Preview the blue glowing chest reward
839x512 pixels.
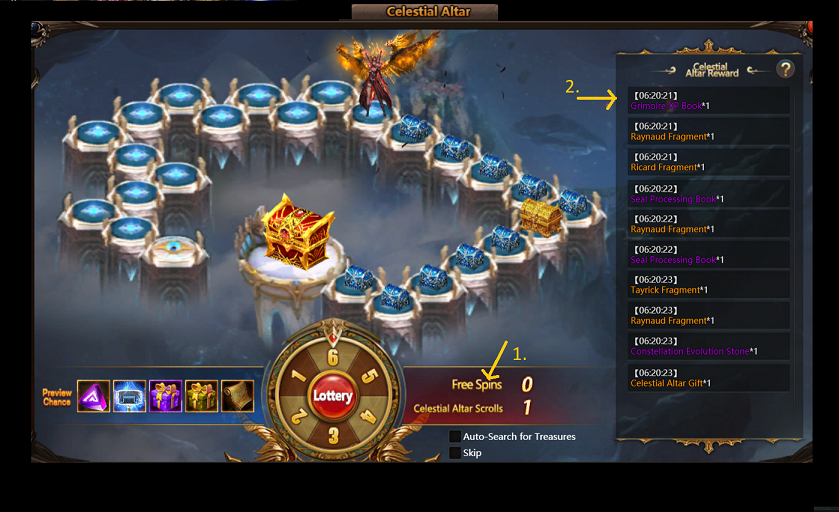[x=130, y=396]
